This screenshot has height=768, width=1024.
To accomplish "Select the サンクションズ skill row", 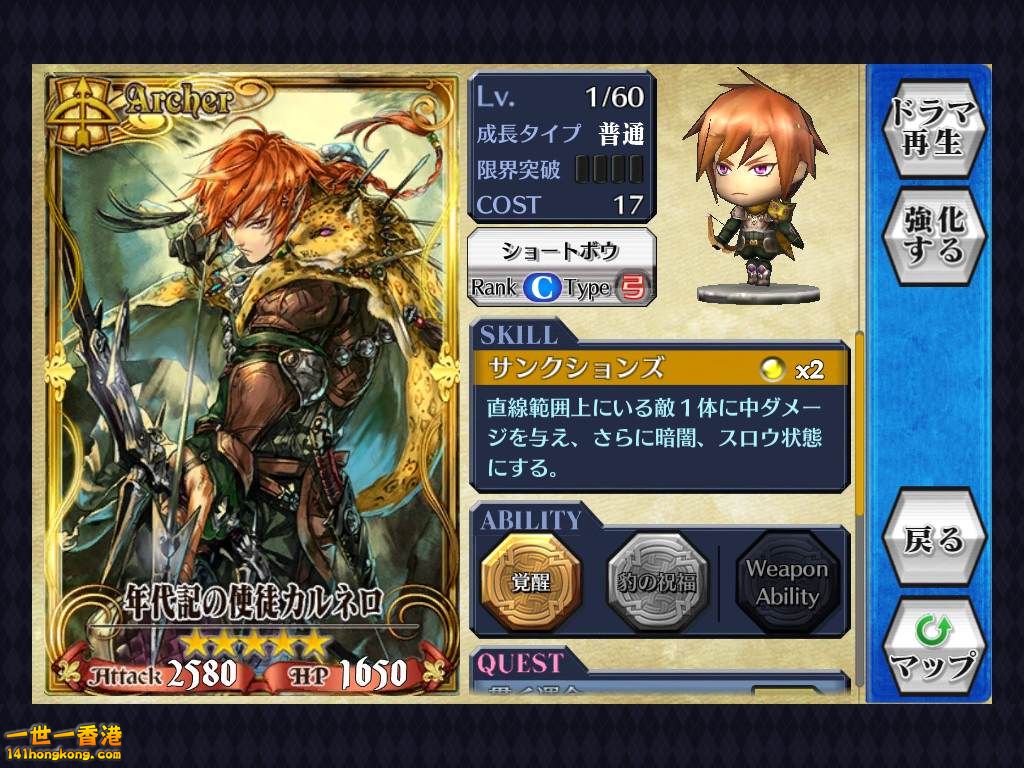I will [x=660, y=368].
